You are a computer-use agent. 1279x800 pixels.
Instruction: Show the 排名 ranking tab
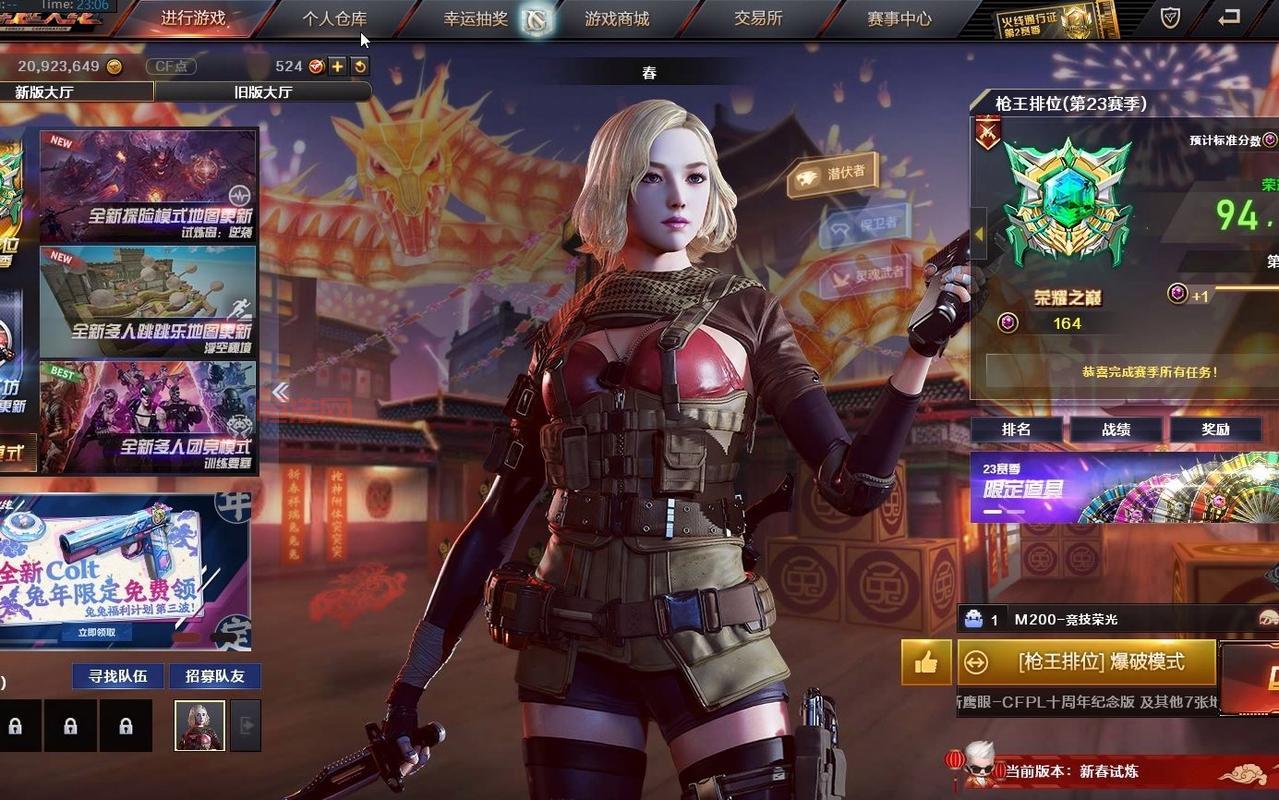click(1016, 429)
